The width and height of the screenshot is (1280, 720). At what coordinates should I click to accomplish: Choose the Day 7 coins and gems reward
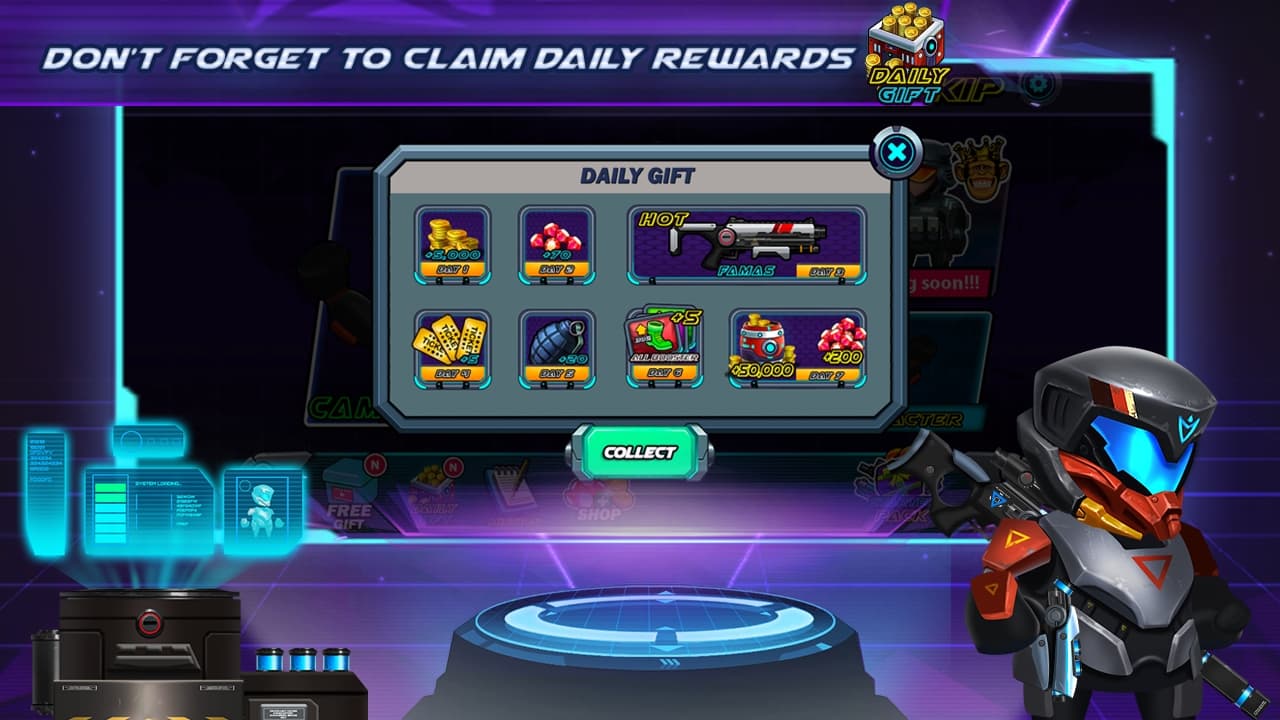click(797, 347)
